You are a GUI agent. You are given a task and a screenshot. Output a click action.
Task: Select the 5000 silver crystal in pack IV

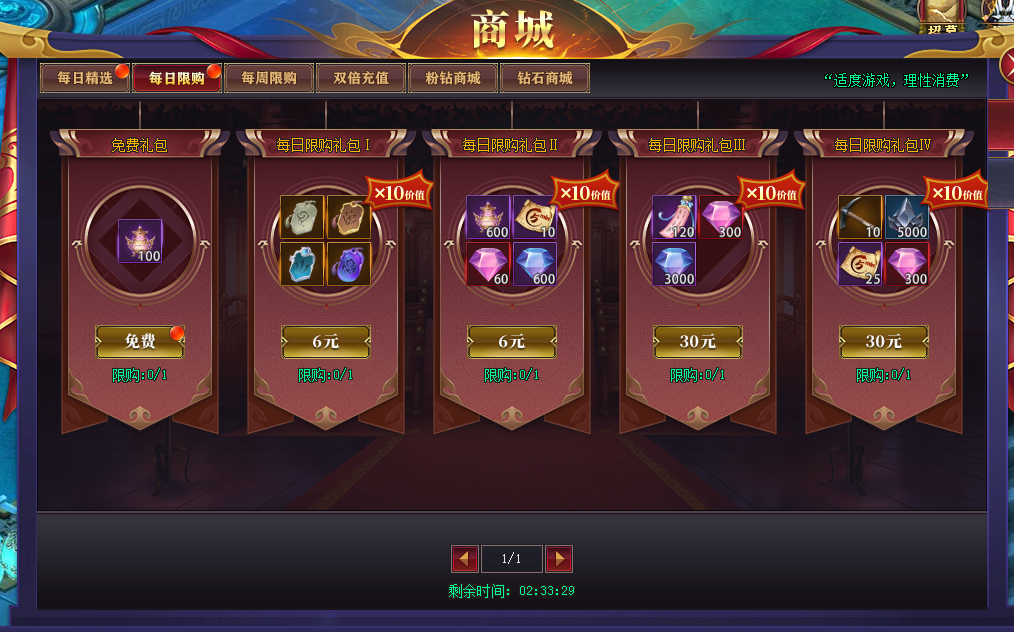907,218
